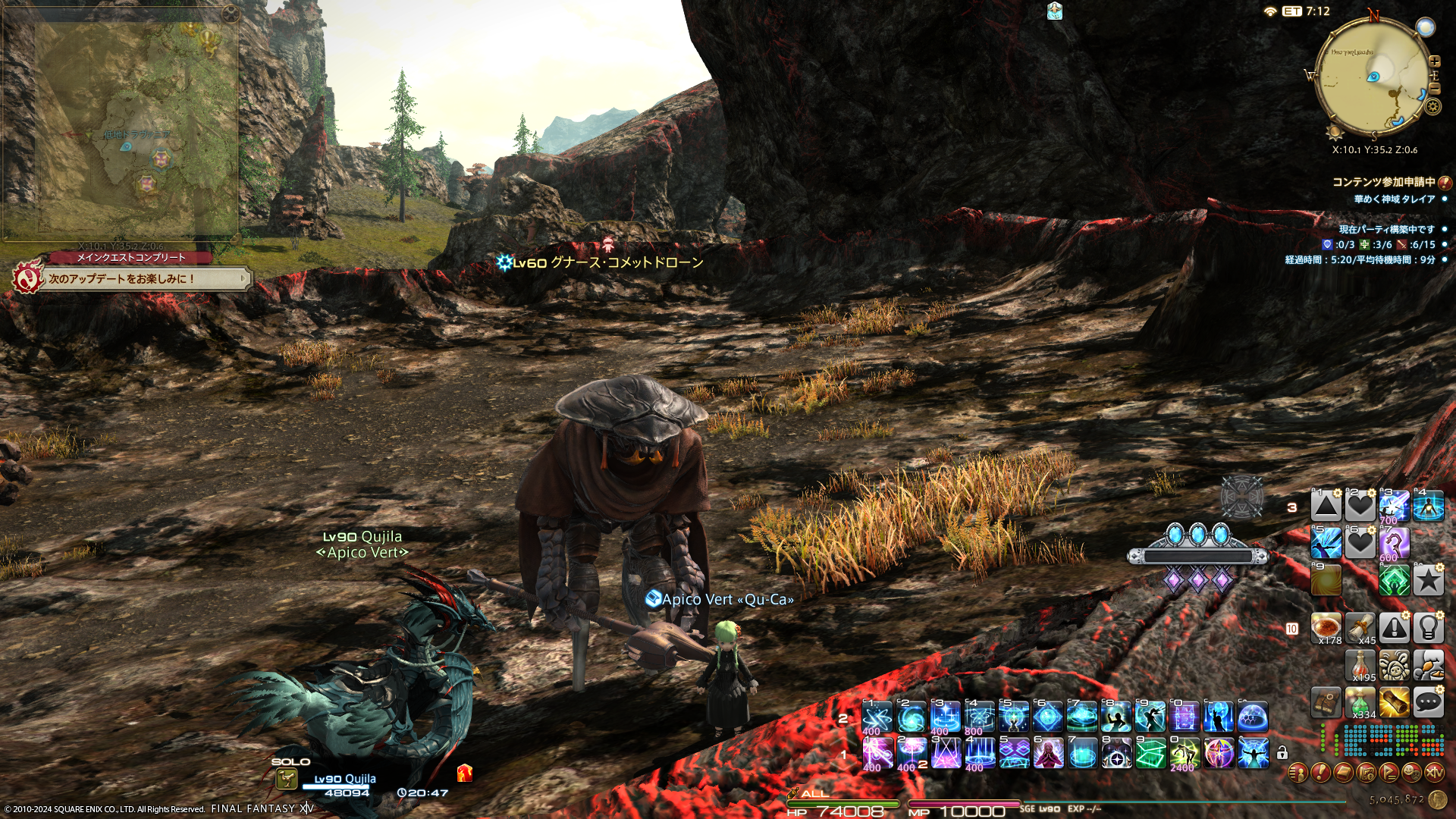Cast the purple staff ability costing 600
Image resolution: width=1456 pixels, height=819 pixels.
click(1394, 543)
